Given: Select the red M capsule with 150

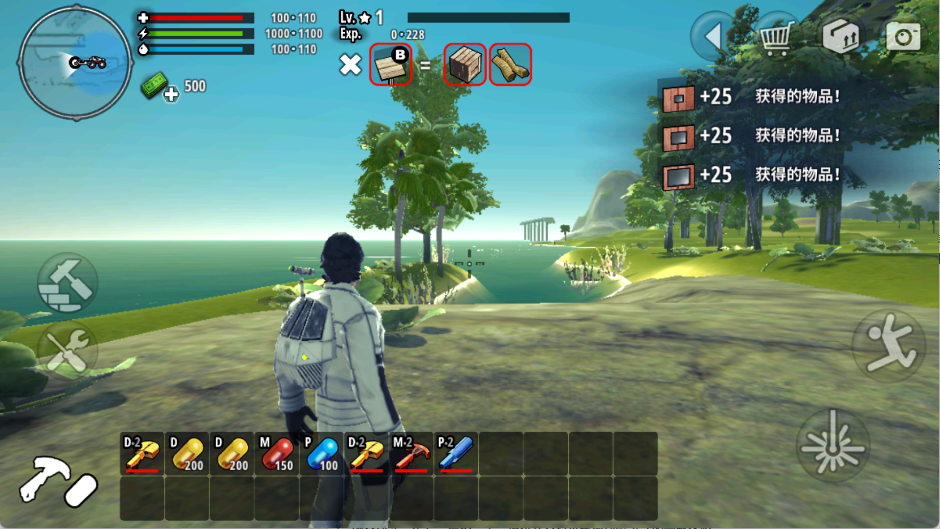Looking at the screenshot, I should pyautogui.click(x=277, y=453).
